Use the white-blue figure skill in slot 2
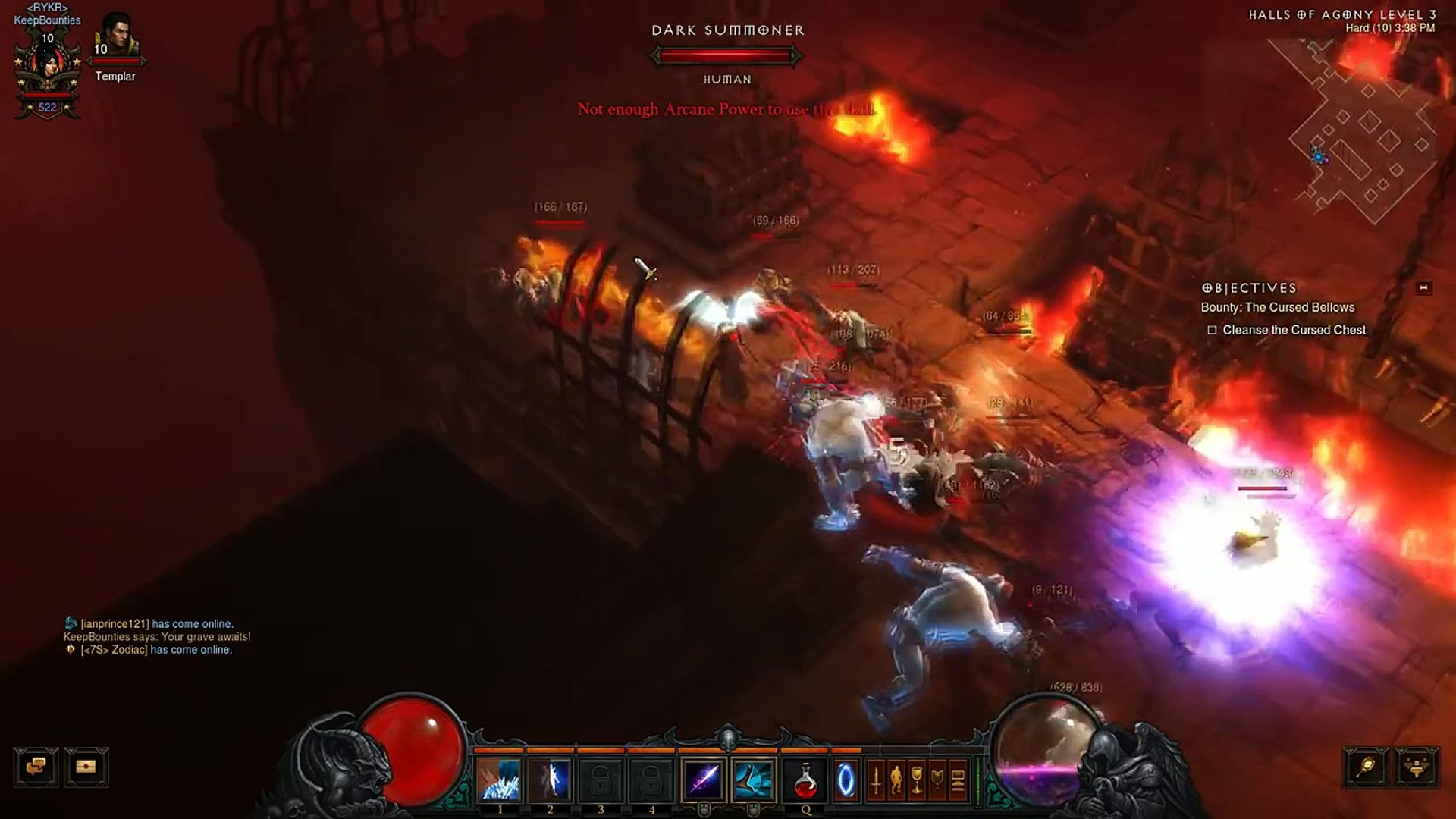The width and height of the screenshot is (1456, 819). pos(551,781)
